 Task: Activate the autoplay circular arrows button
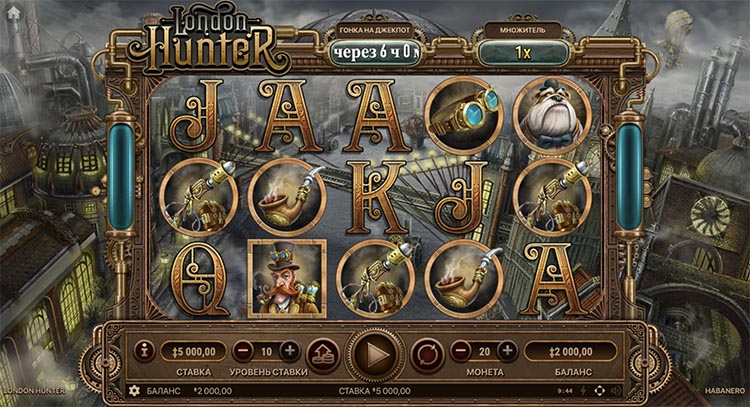pos(427,352)
